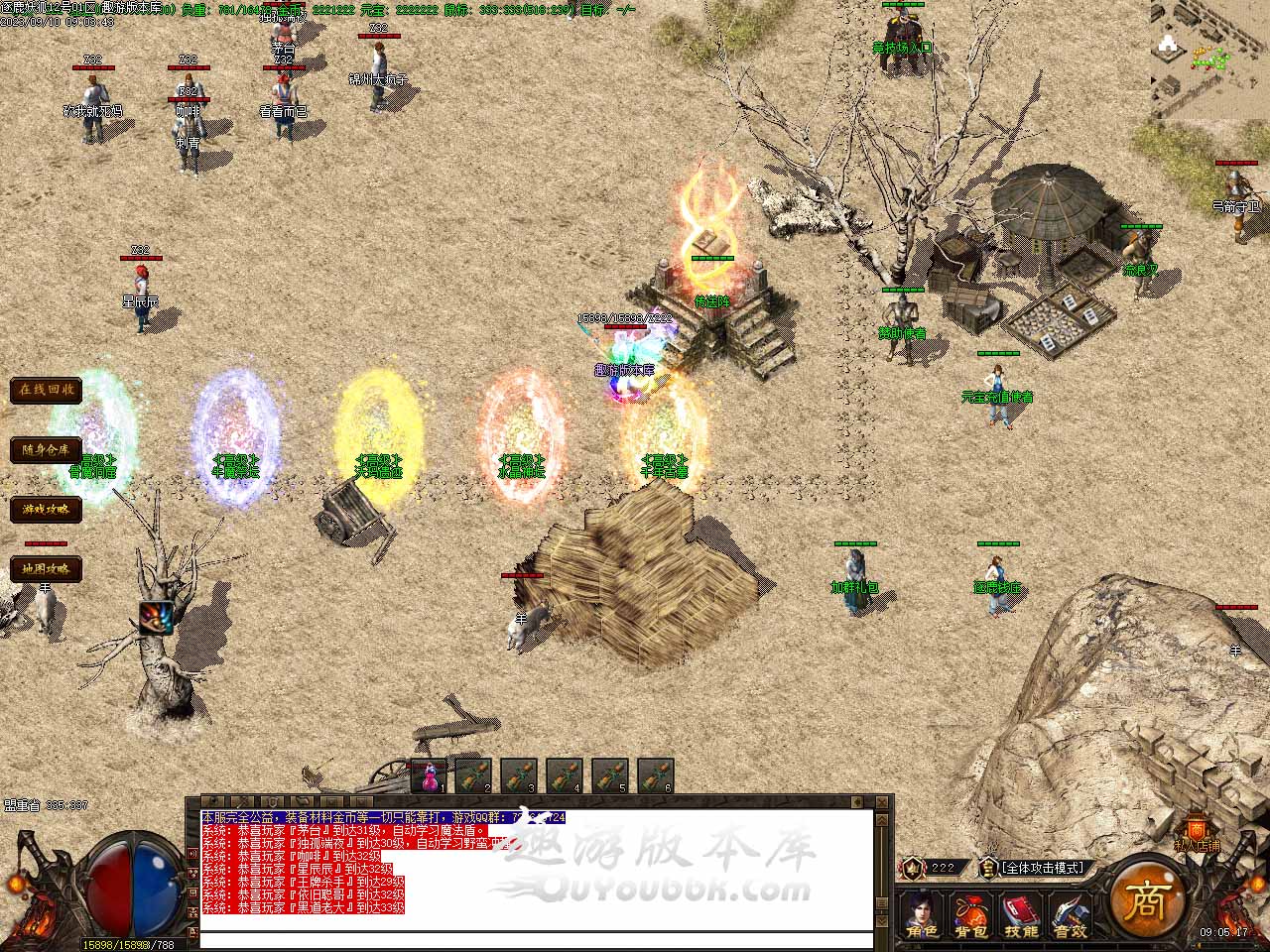1270x952 pixels.
Task: Select the item in hotbar slot 4
Action: click(x=565, y=775)
